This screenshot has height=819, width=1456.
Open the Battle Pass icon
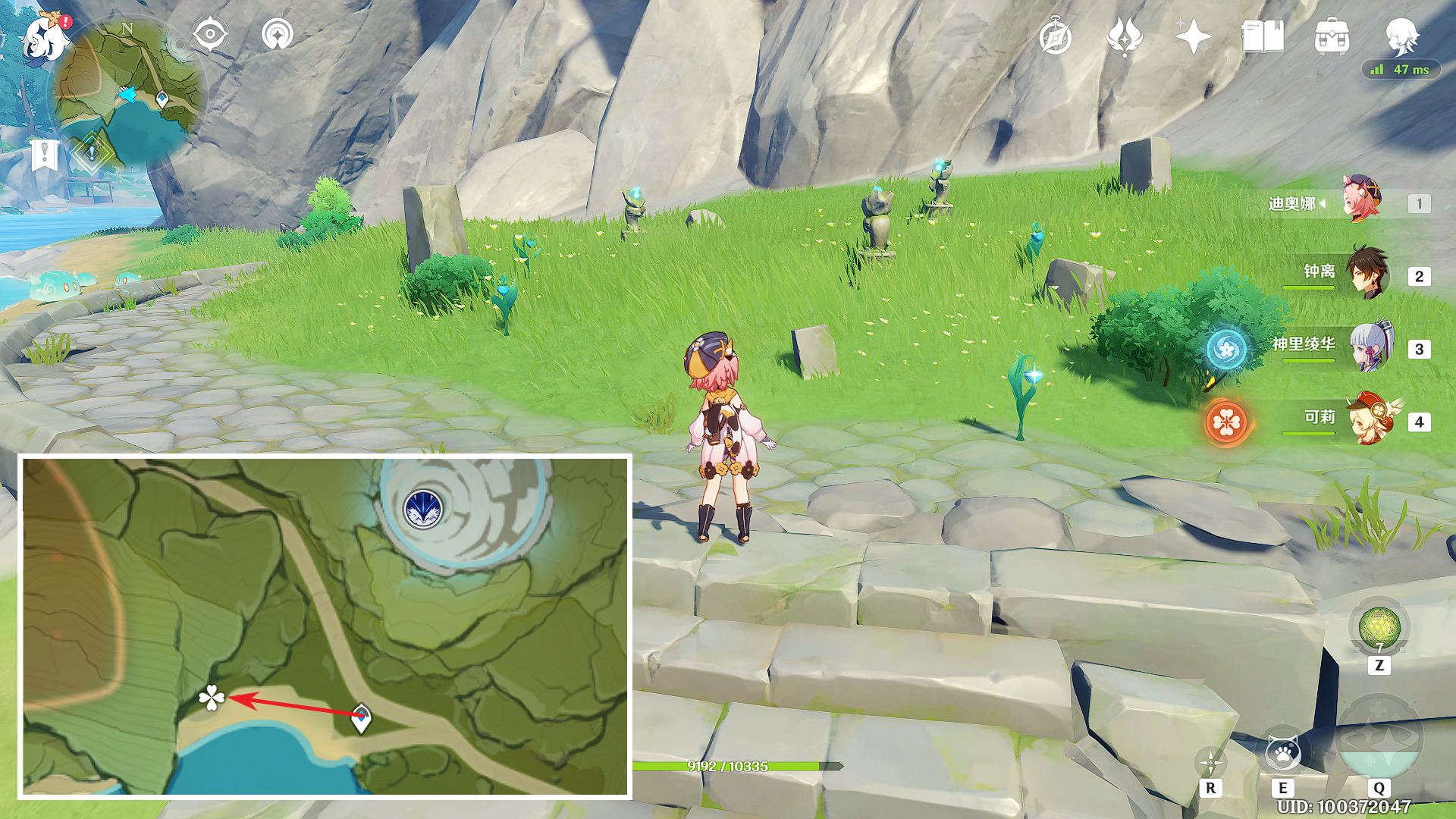pyautogui.click(x=1124, y=37)
